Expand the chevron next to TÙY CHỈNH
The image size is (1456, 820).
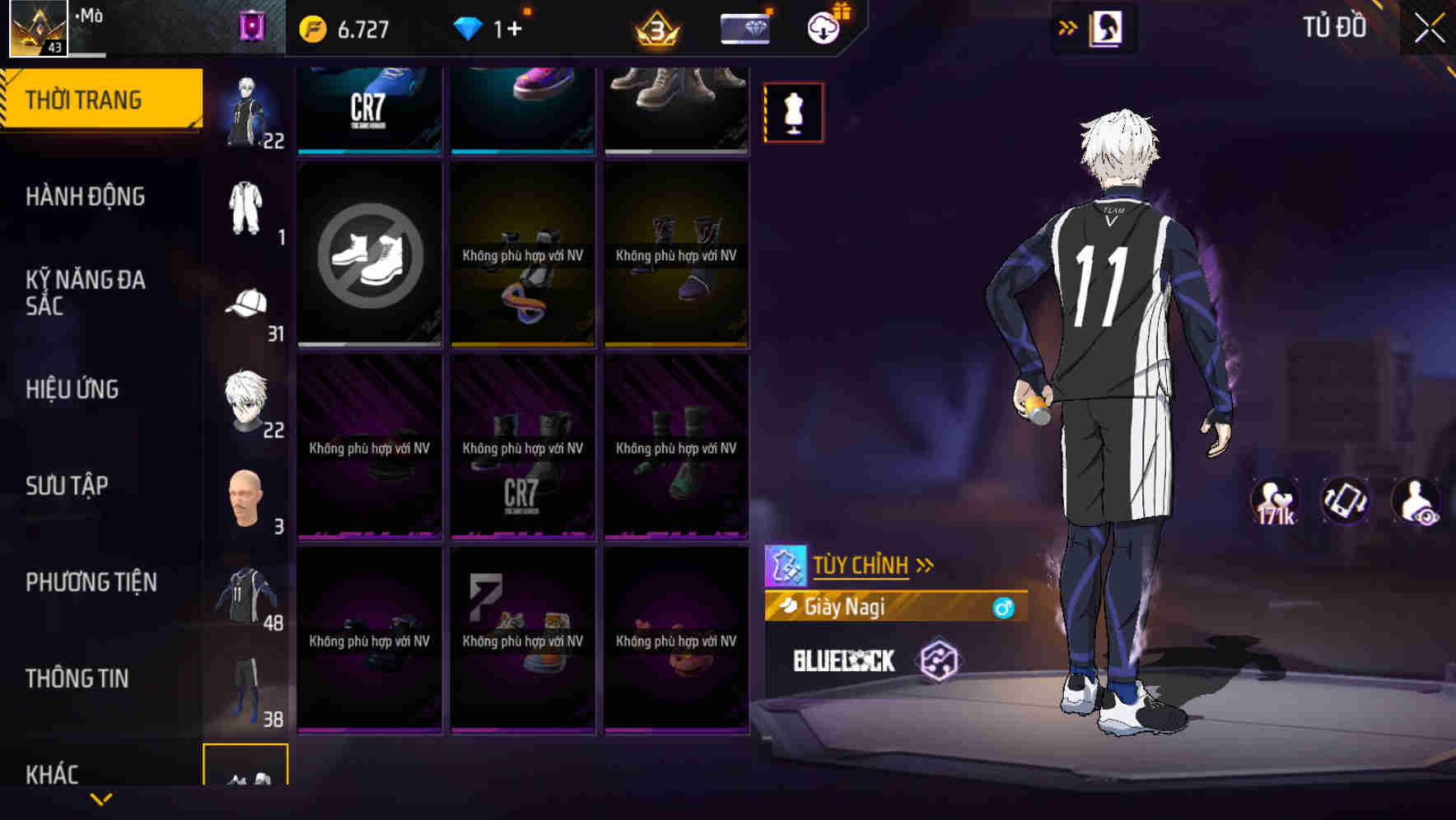926,563
